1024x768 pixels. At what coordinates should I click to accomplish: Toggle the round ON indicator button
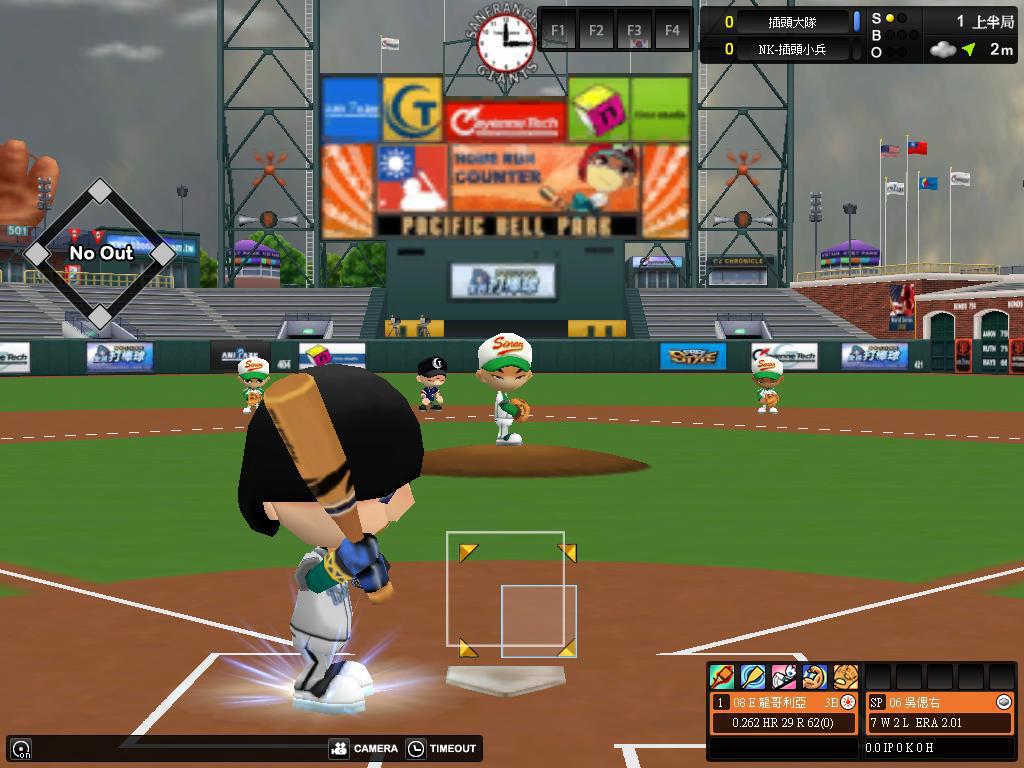point(21,748)
